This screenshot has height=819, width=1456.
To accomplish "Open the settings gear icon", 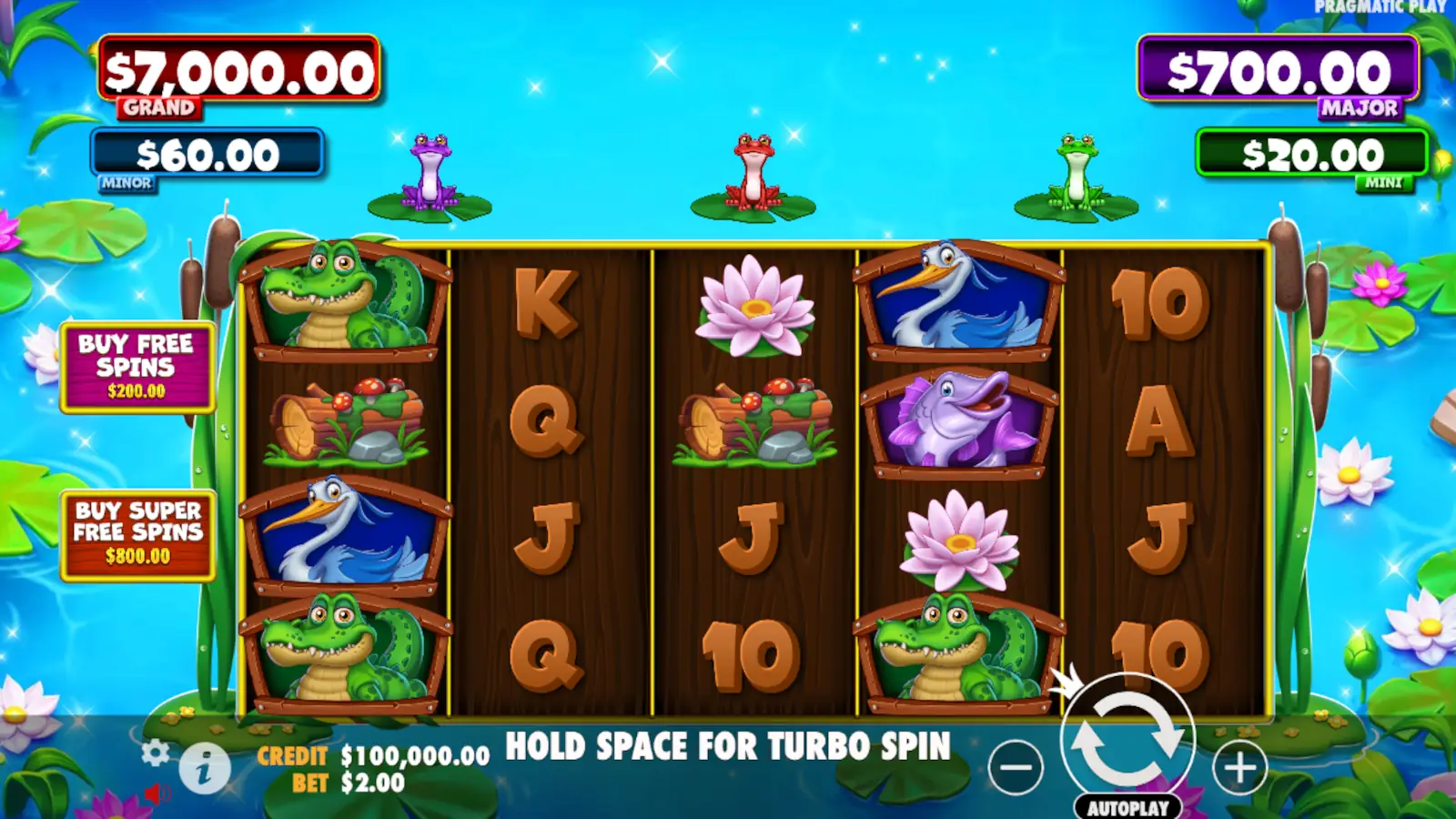I will (x=154, y=753).
